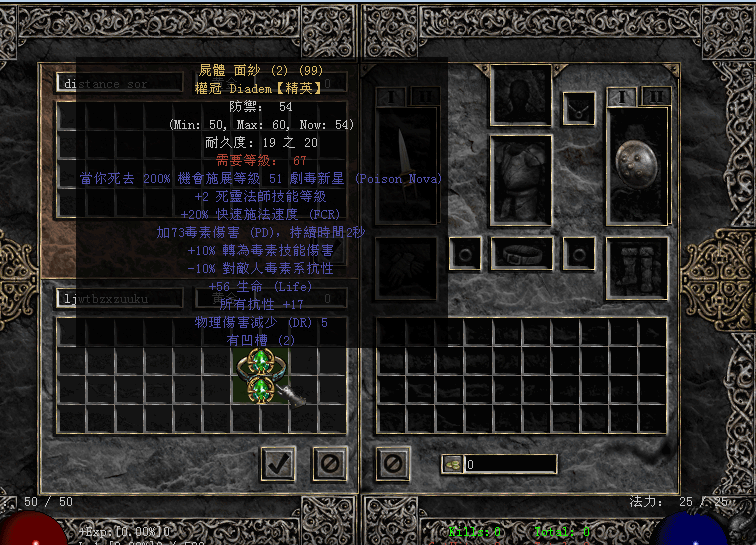Select the gold amount field
The image size is (756, 545).
[510, 464]
